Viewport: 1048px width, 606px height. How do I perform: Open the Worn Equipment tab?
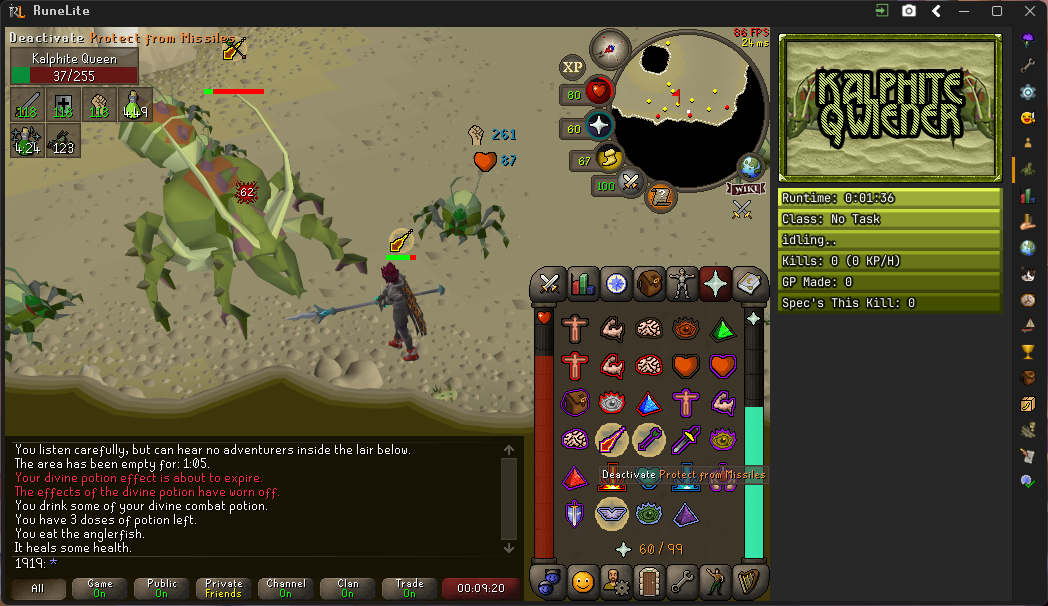[683, 284]
